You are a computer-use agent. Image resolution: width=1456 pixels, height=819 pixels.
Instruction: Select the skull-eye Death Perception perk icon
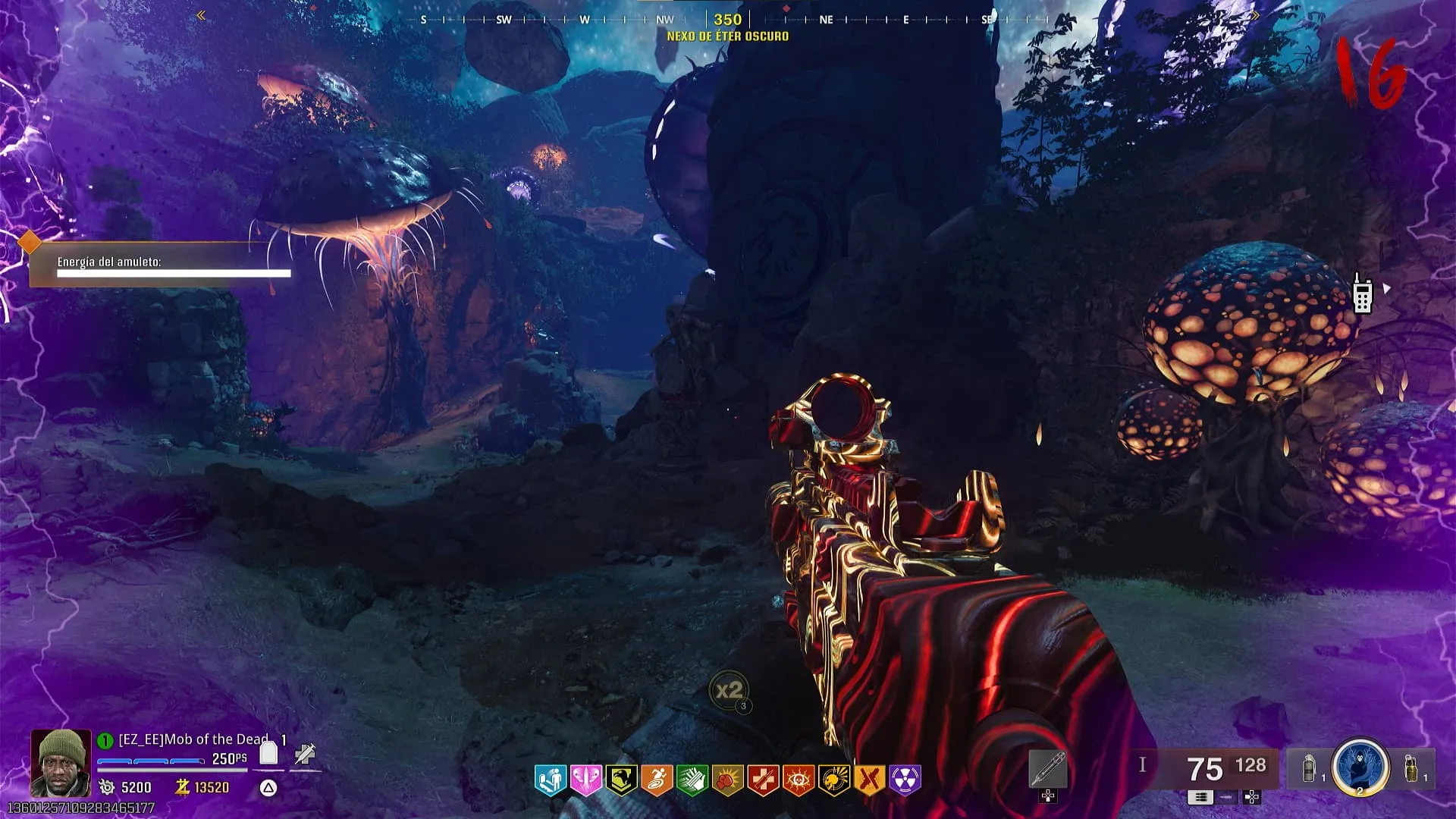coord(799,780)
